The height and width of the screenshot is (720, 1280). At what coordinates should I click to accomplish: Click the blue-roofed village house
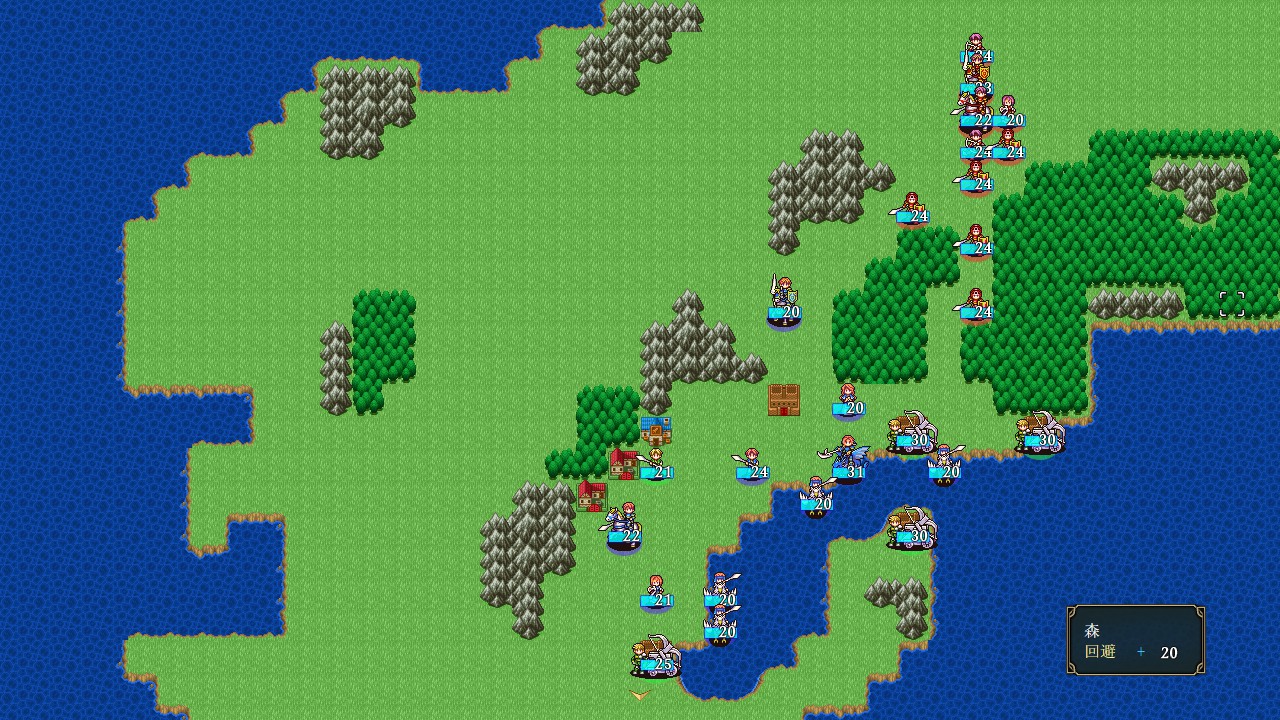click(657, 429)
